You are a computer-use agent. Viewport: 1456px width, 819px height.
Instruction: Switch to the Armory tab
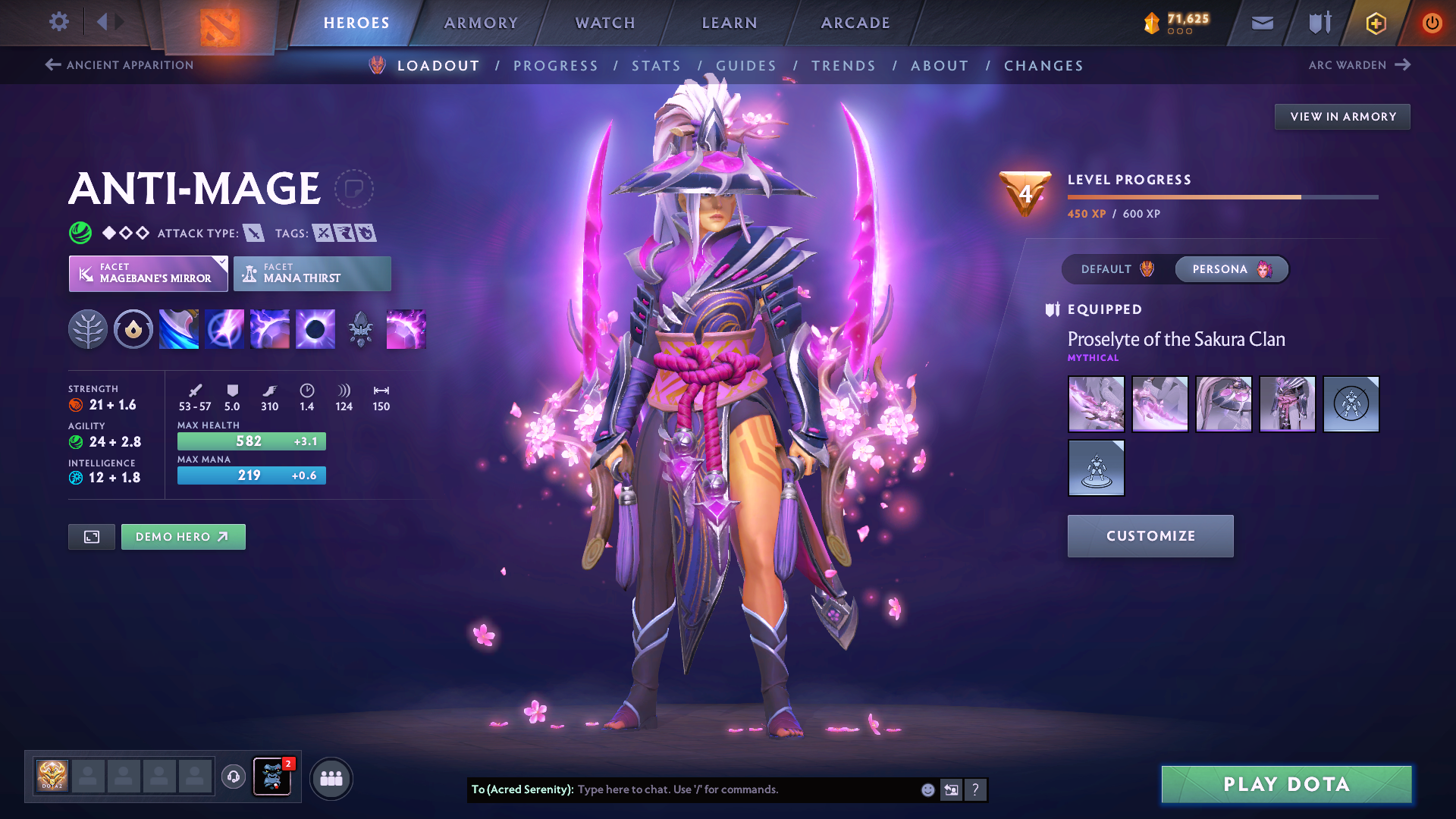click(481, 23)
